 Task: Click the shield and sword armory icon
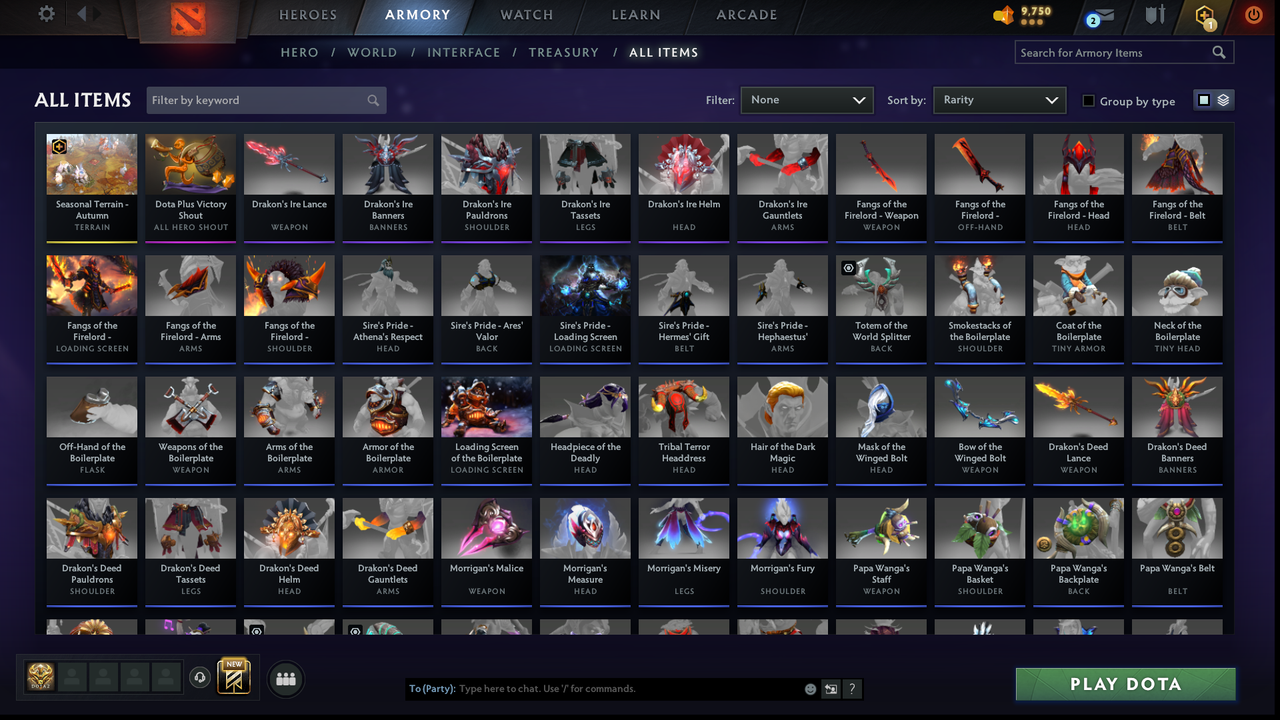[1152, 16]
